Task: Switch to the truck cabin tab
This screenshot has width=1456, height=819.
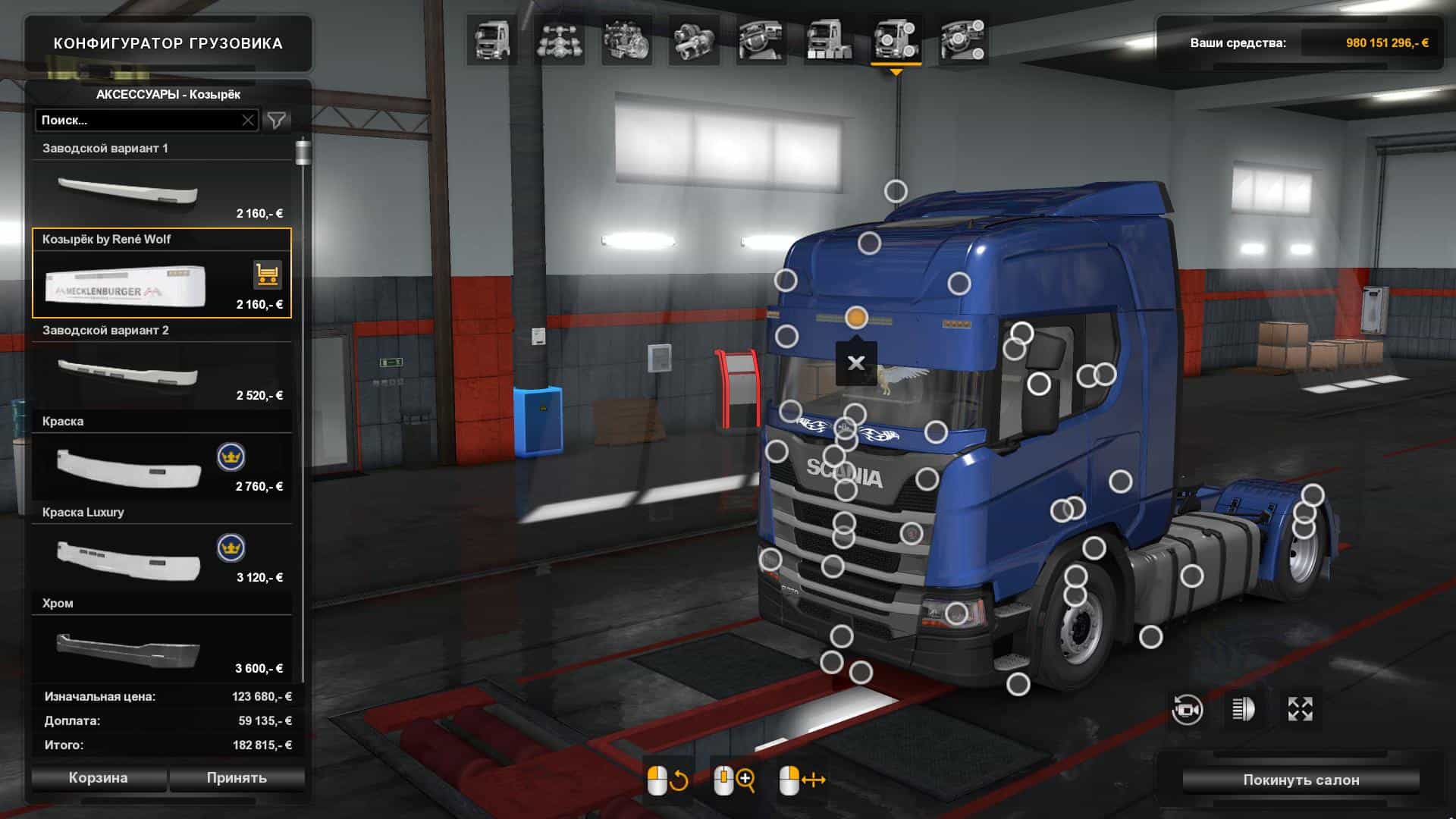Action: coord(492,40)
